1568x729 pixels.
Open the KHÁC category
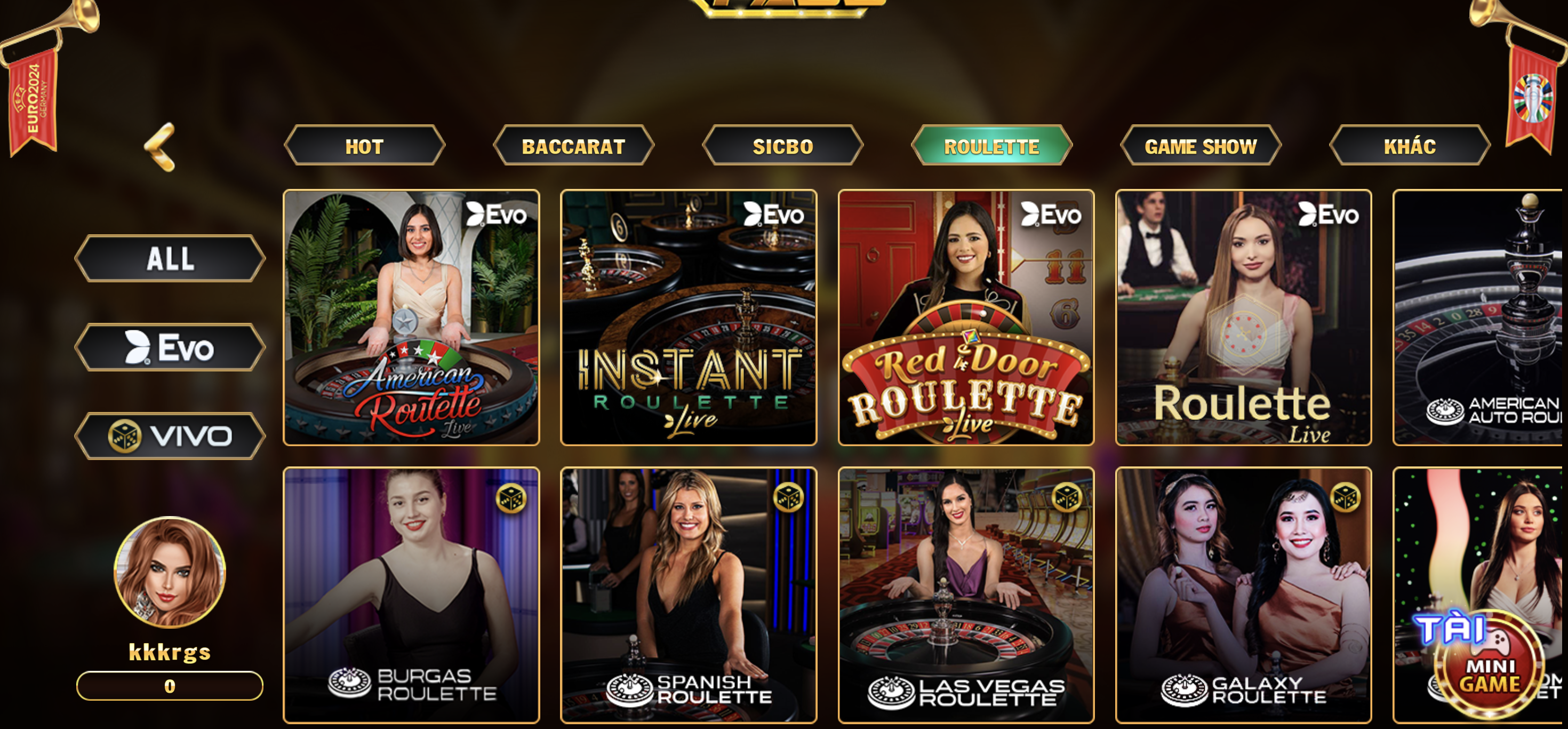1411,145
